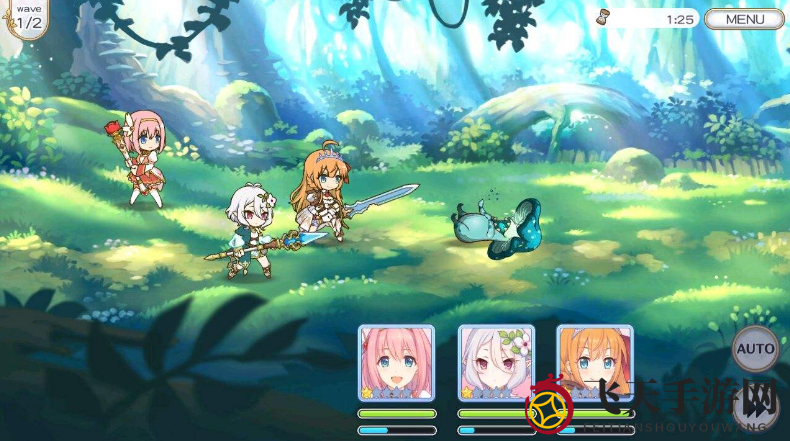This screenshot has height=441, width=790.
Task: Select the orange-haired character portrait
Action: click(x=594, y=361)
